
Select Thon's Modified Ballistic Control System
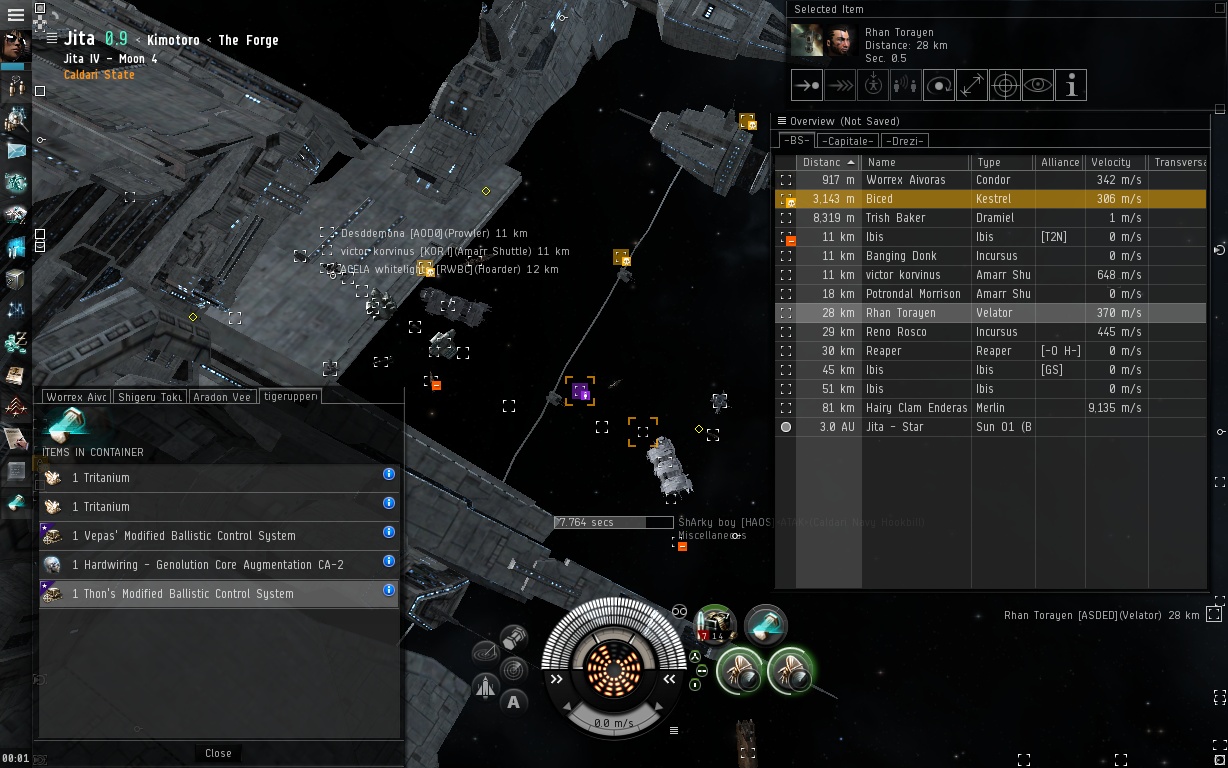[183, 594]
